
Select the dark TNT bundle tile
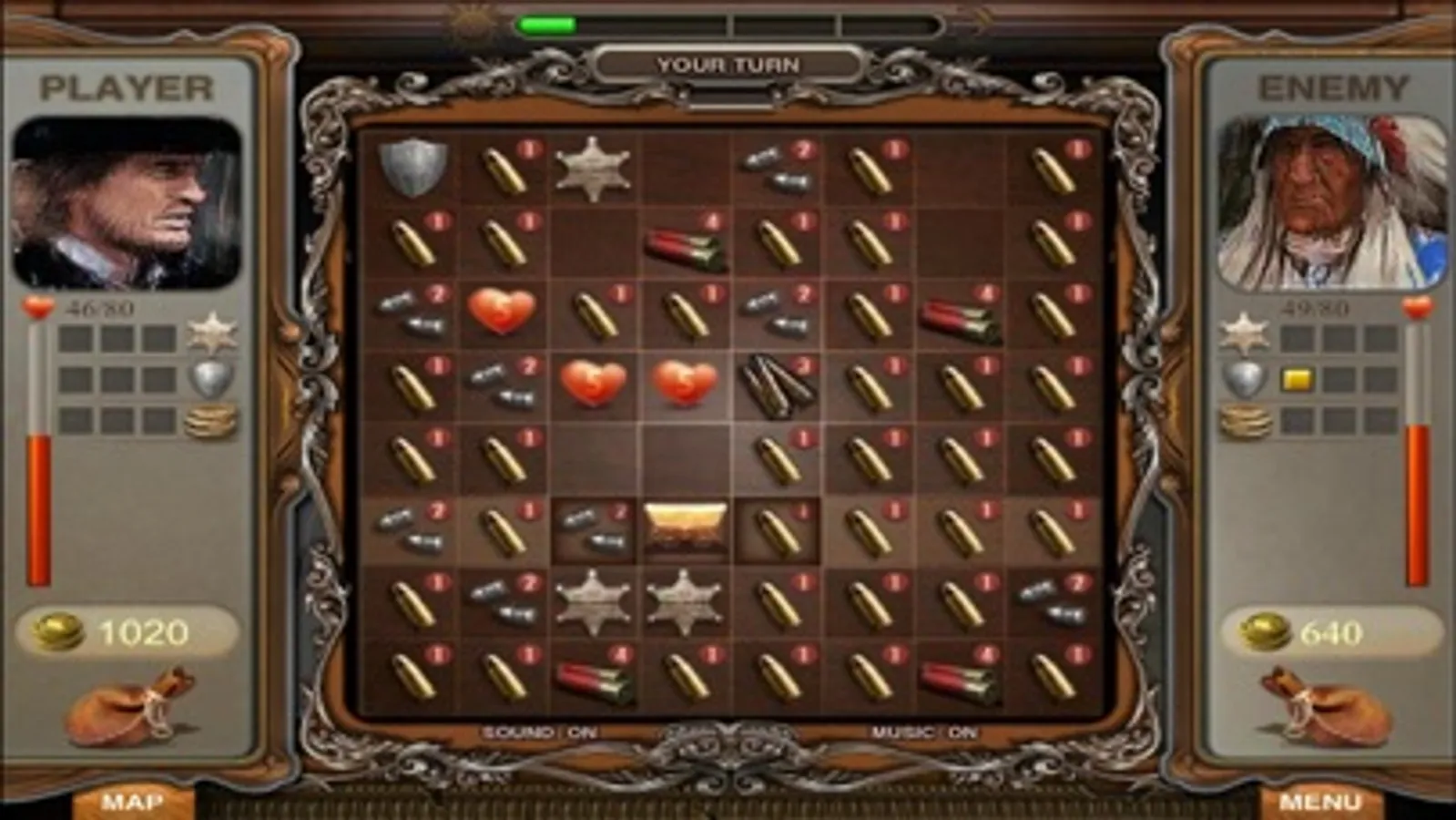tap(776, 387)
